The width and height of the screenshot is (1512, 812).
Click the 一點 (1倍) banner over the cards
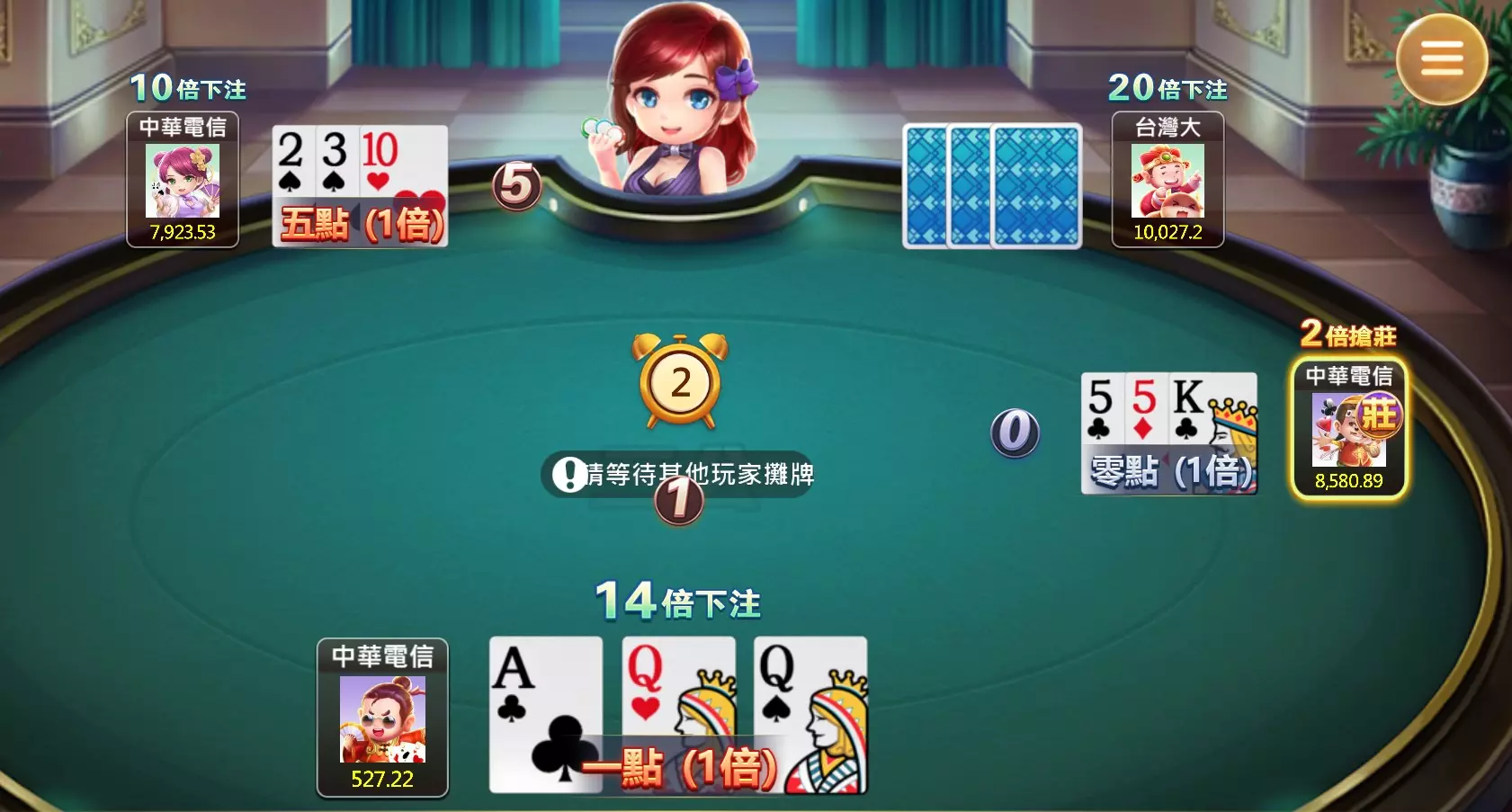tap(678, 766)
